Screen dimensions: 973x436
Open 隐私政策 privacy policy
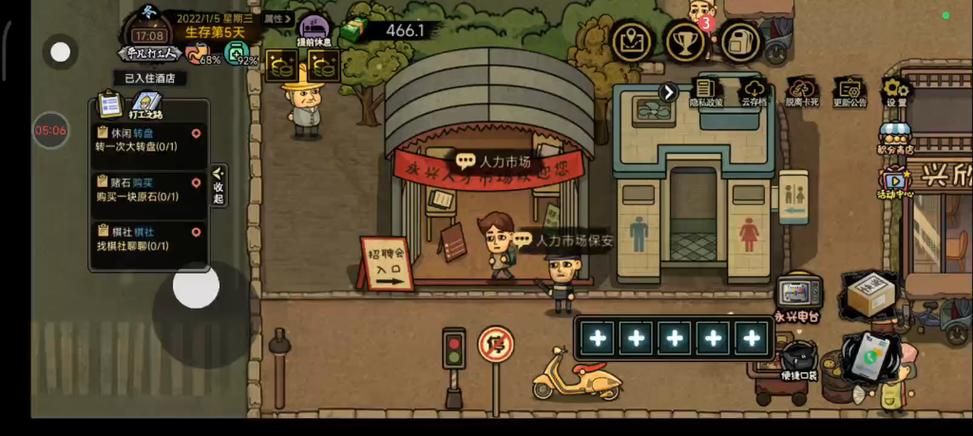(706, 92)
